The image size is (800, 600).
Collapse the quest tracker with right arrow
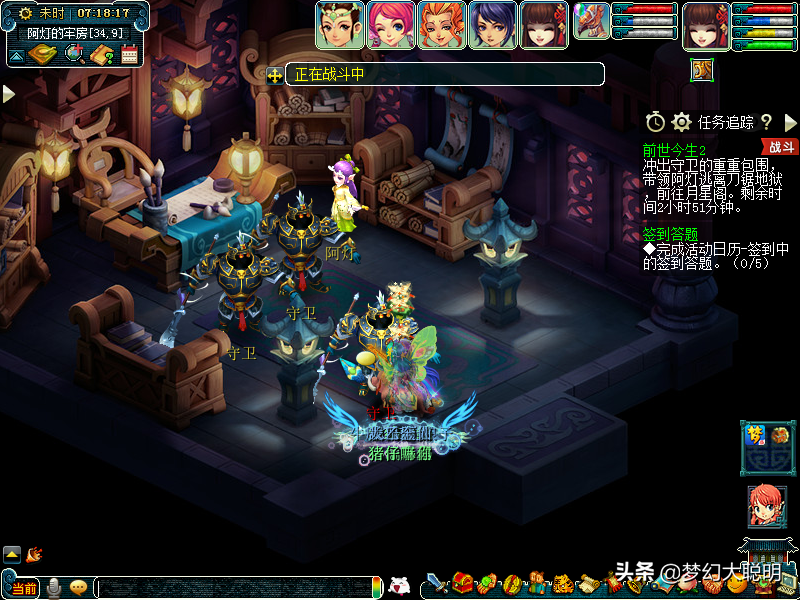point(790,122)
